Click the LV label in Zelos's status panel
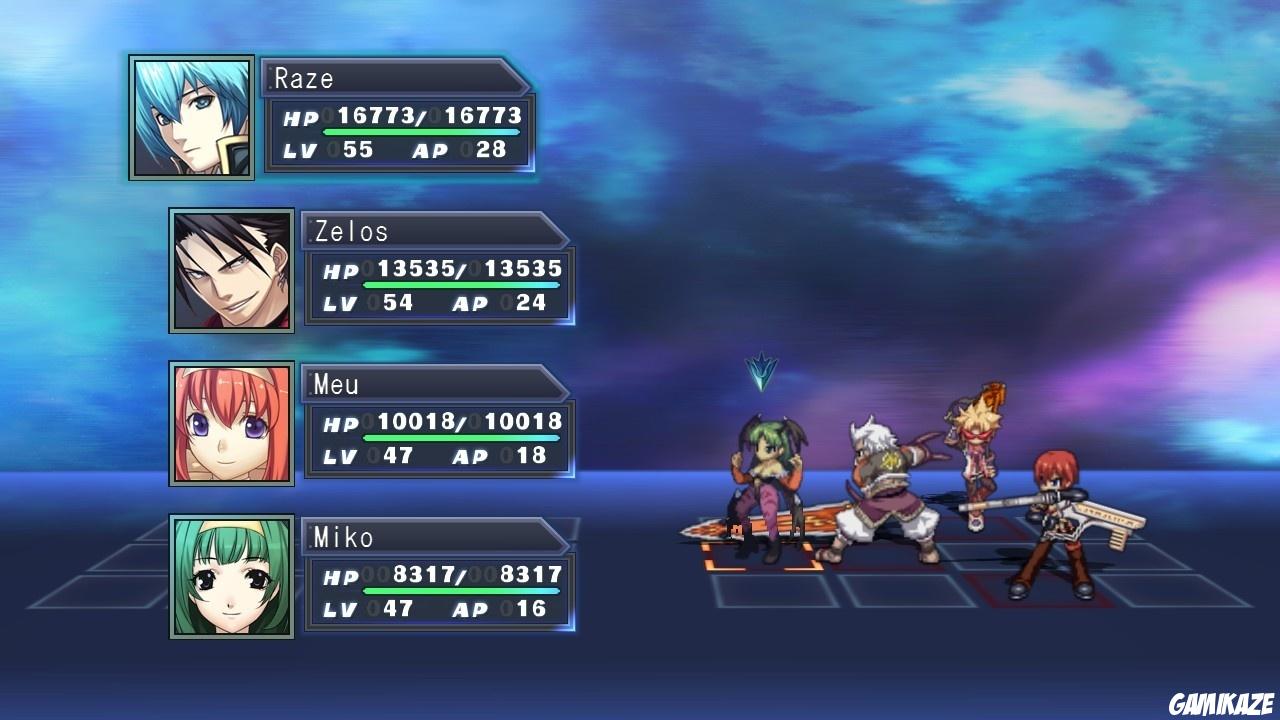 [x=341, y=302]
